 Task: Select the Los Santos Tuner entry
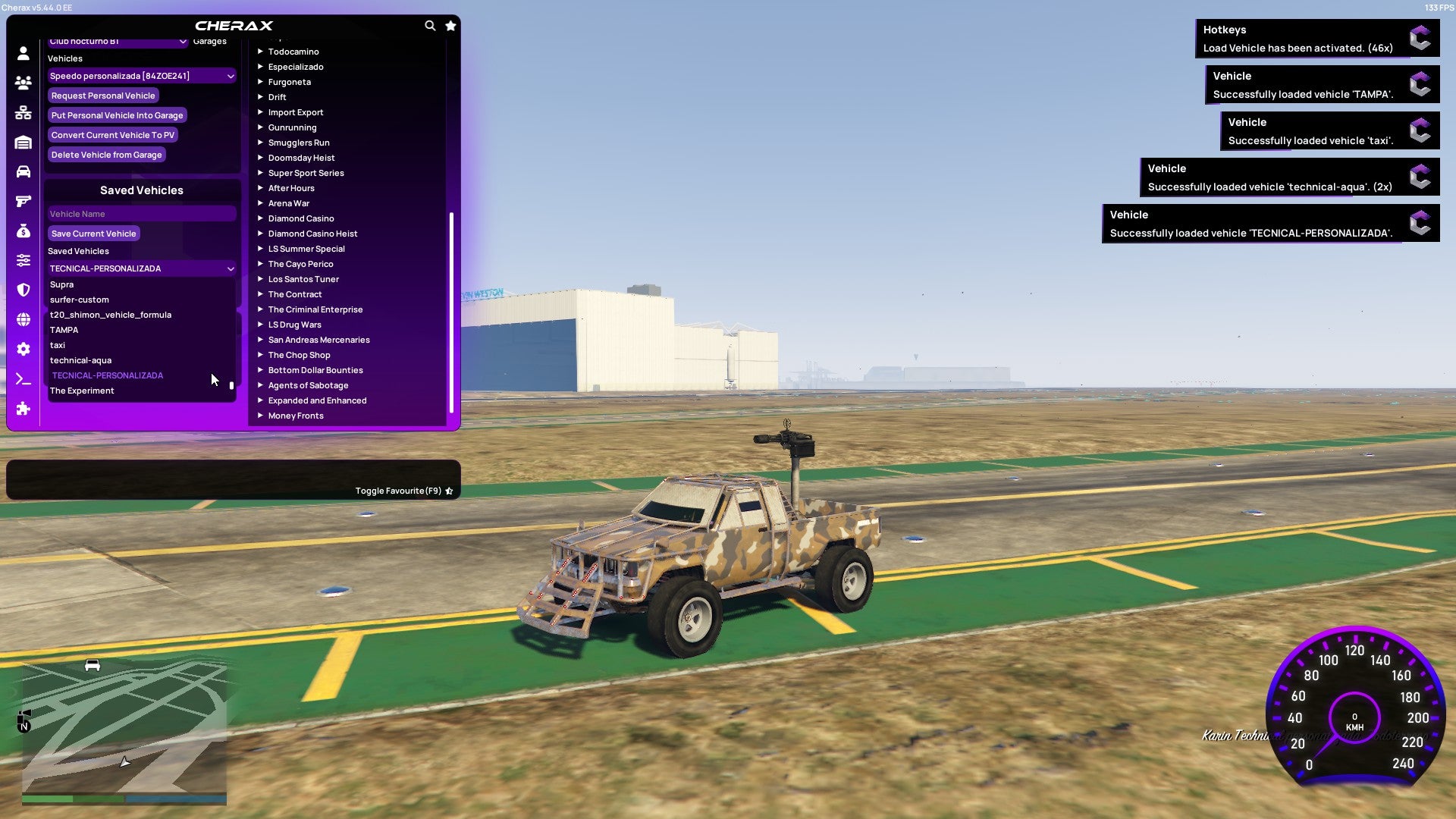click(303, 279)
